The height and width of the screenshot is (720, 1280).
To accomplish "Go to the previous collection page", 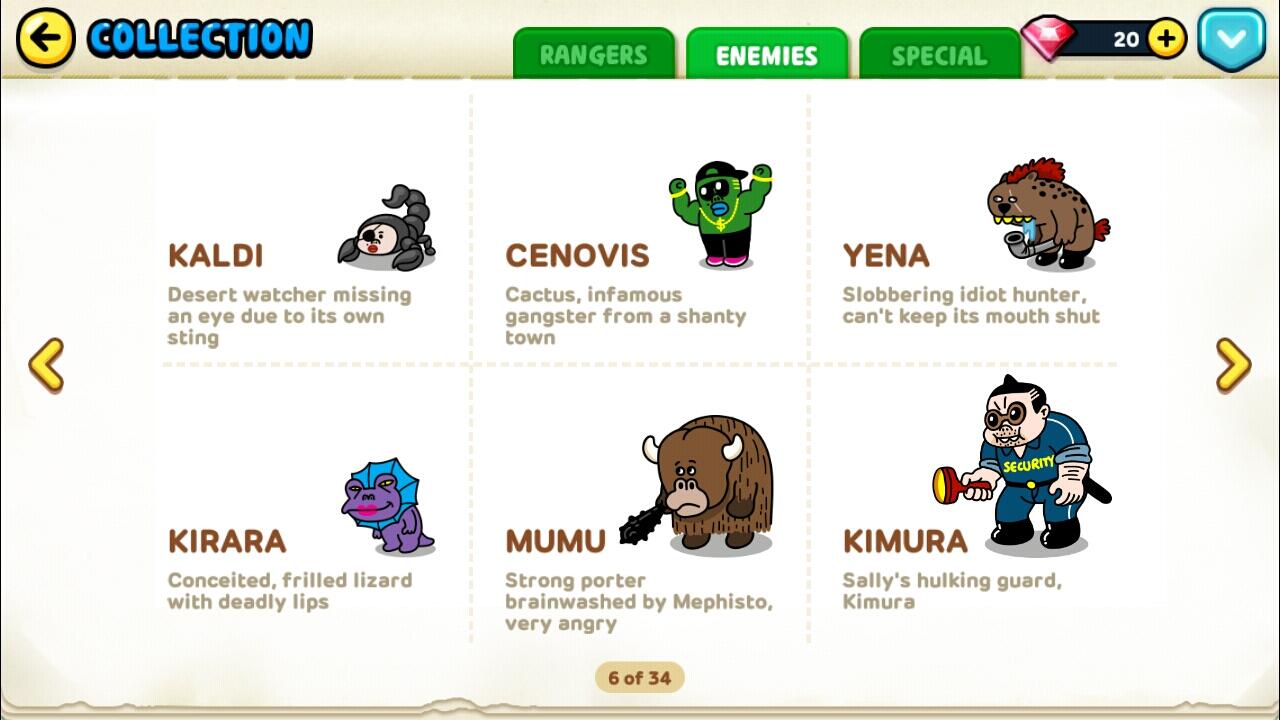I will tap(46, 365).
